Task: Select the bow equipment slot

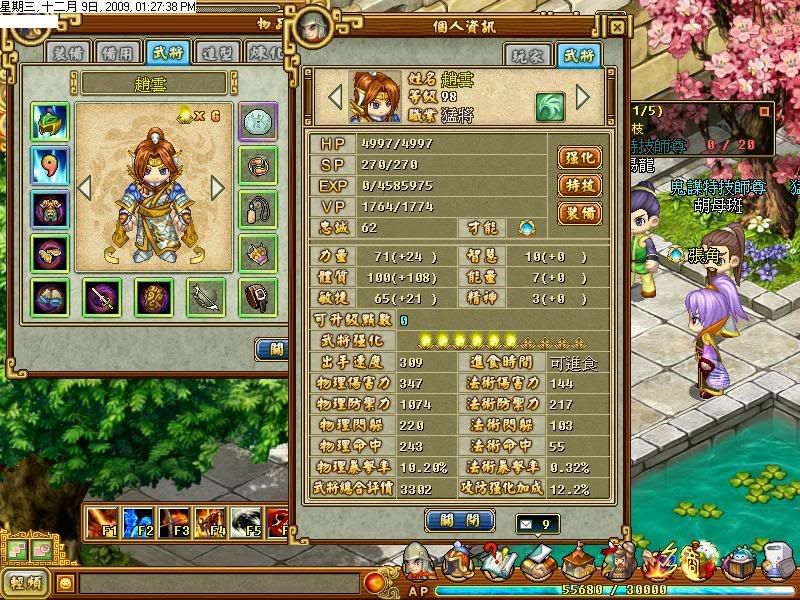Action: (206, 297)
